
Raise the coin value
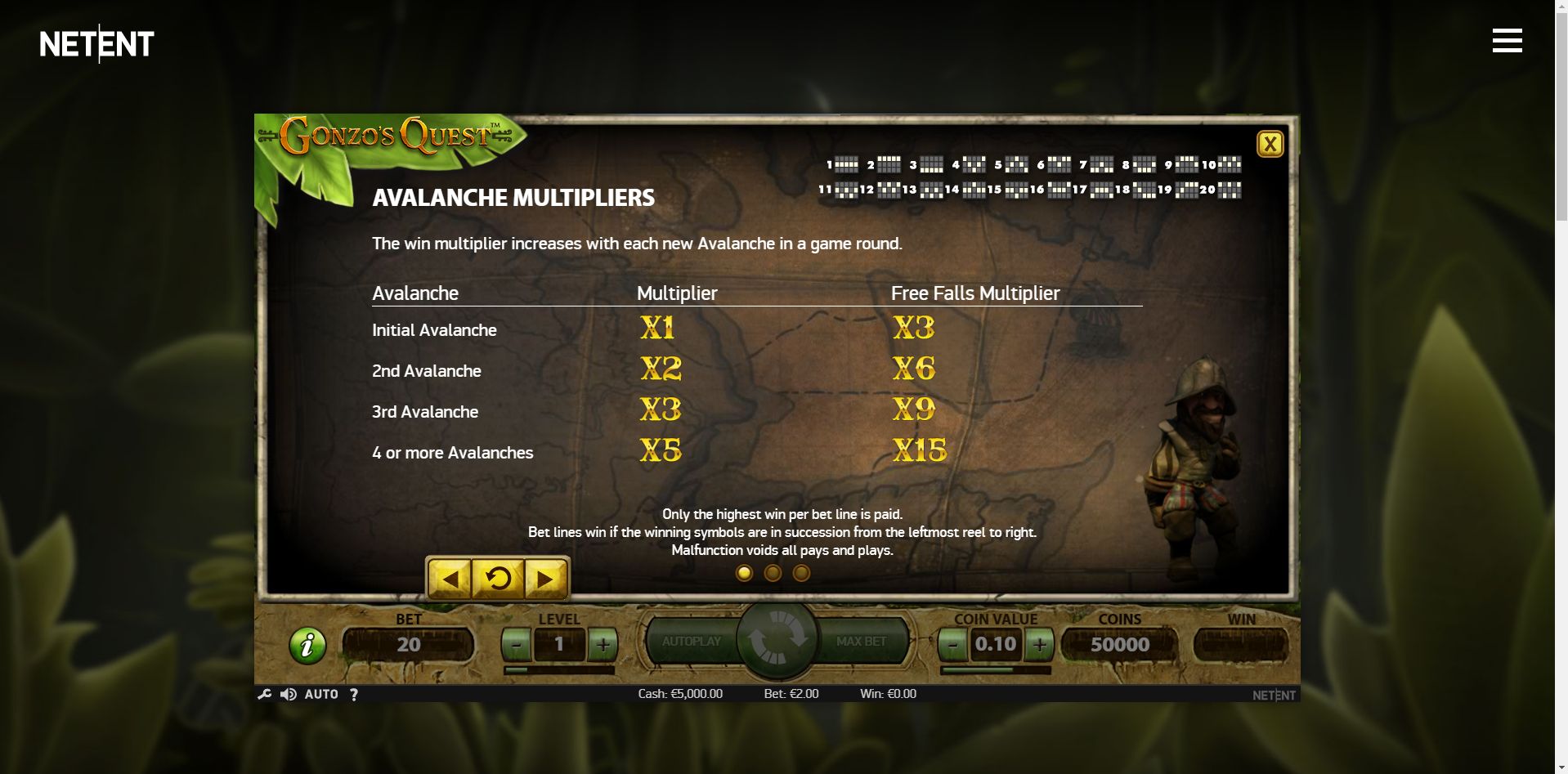[1039, 645]
